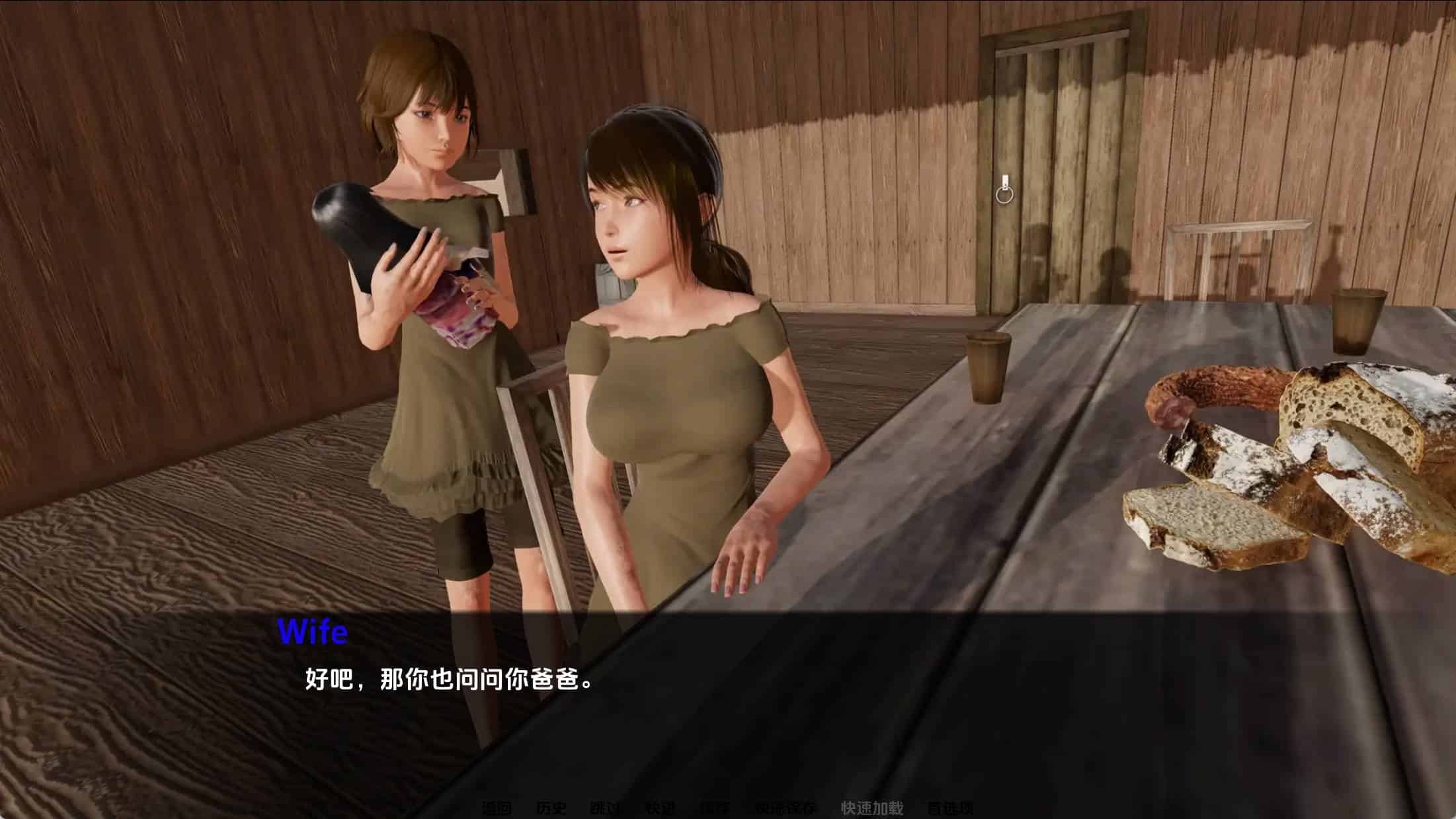
Task: Open the 首选项 (Preferences) menu
Action: click(x=950, y=808)
